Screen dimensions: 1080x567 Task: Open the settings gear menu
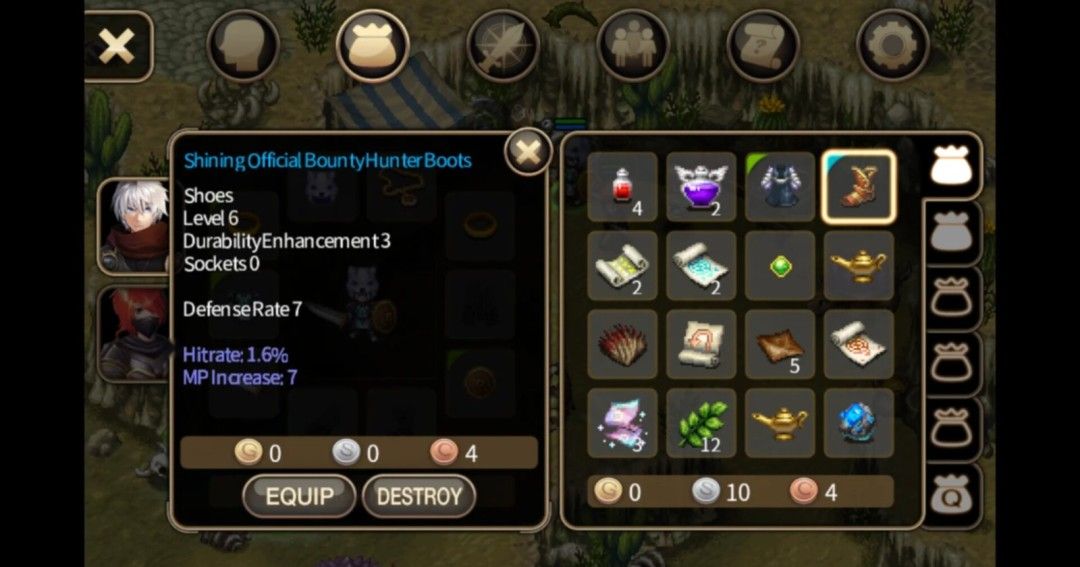click(893, 45)
